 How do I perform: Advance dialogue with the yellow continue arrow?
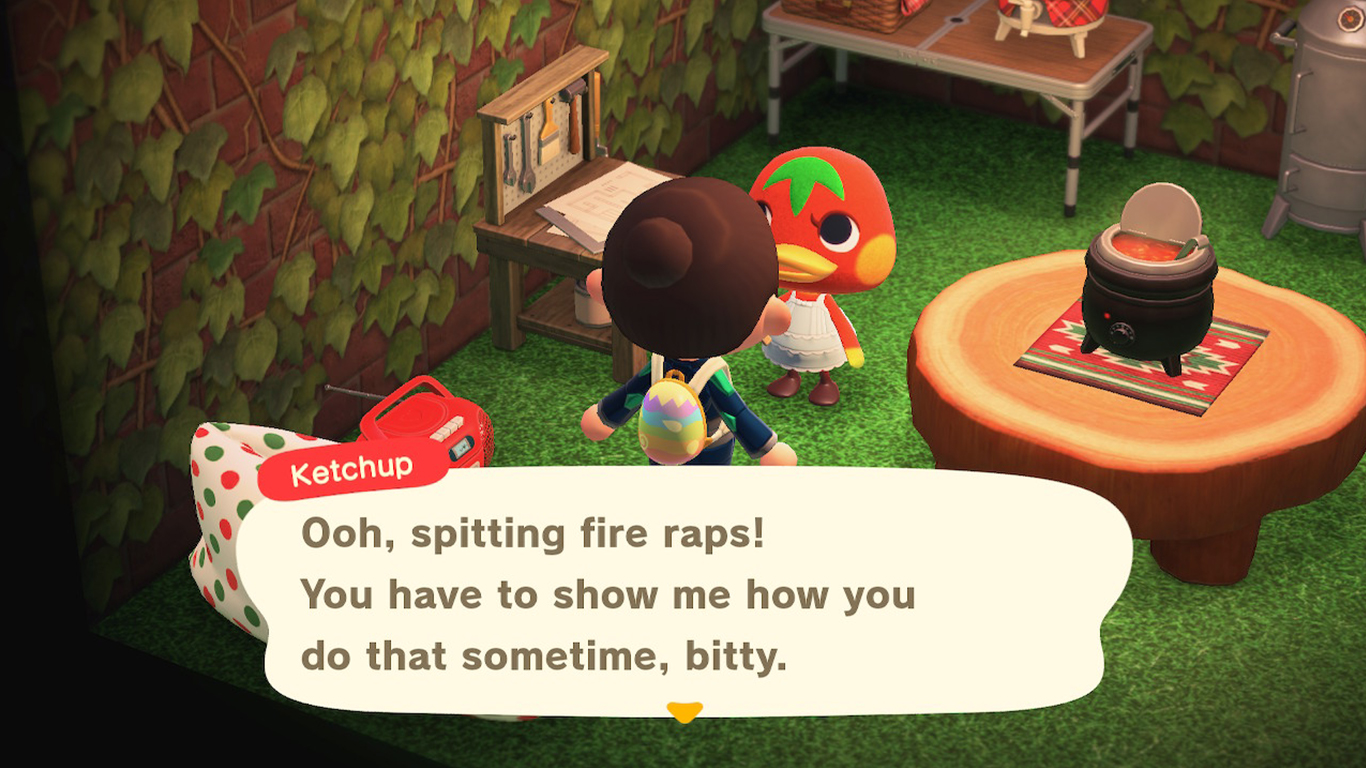coord(684,712)
